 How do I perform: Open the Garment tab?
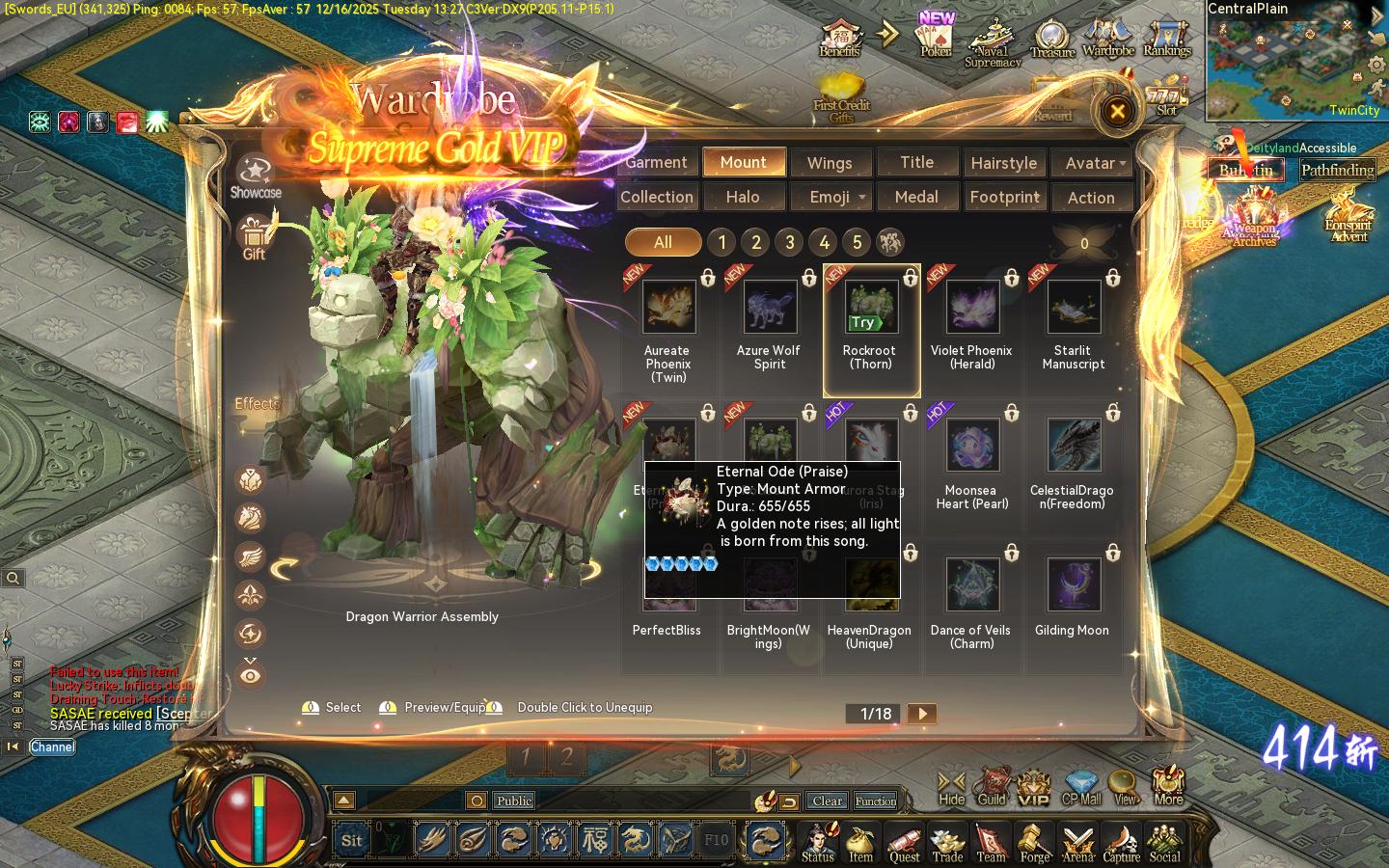tap(657, 163)
